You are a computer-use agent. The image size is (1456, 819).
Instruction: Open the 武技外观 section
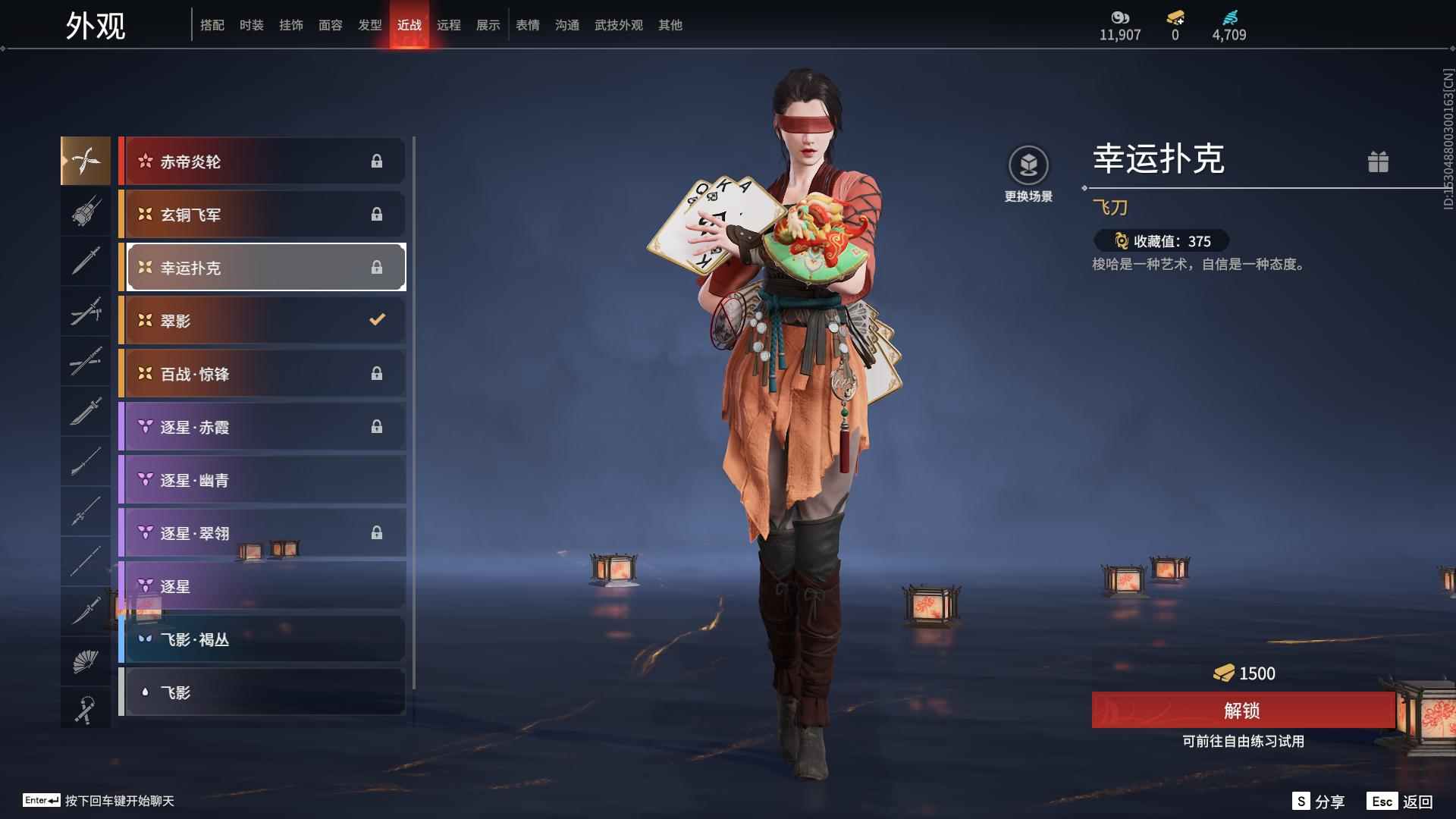[618, 24]
